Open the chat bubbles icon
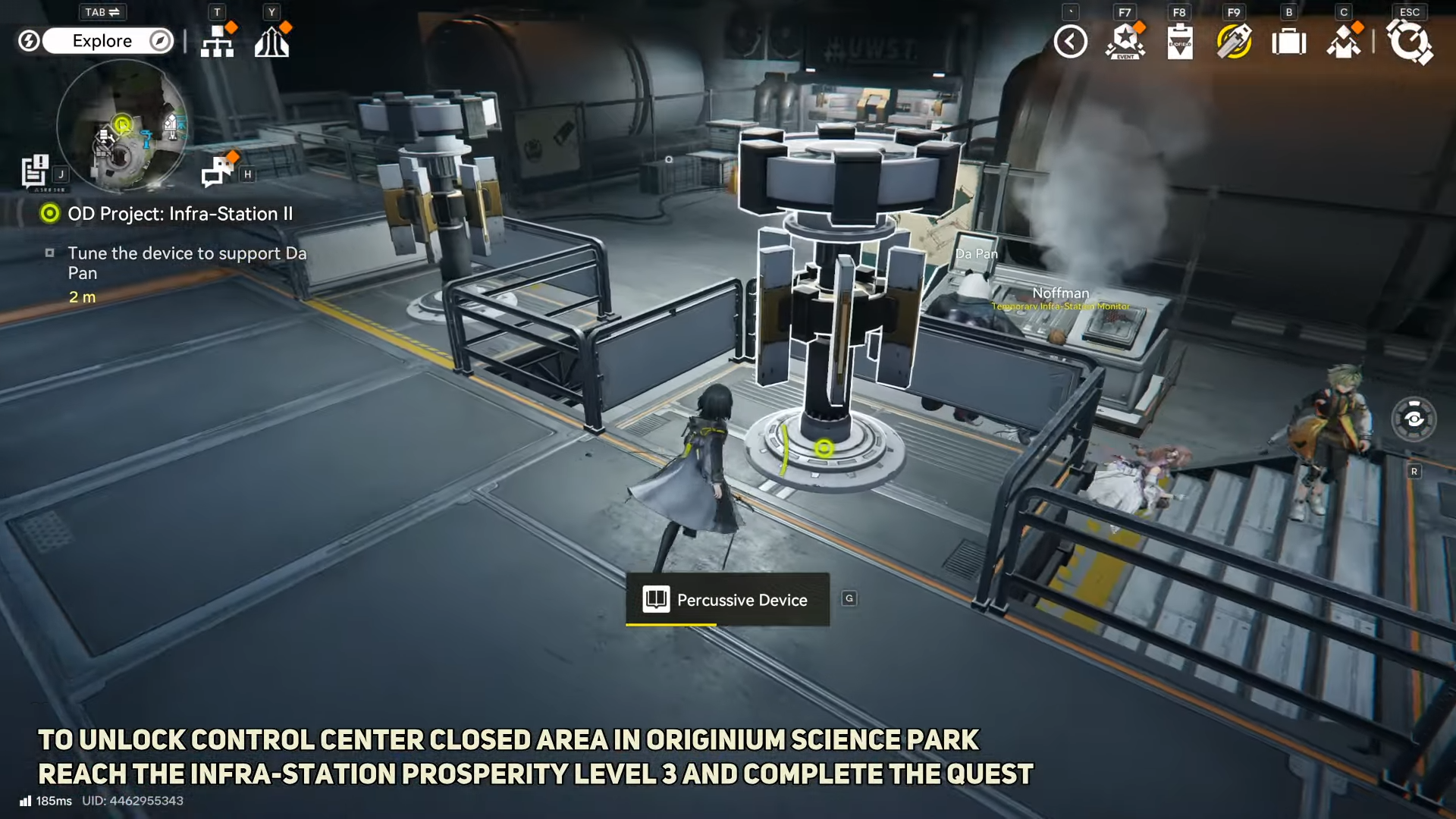 (218, 171)
